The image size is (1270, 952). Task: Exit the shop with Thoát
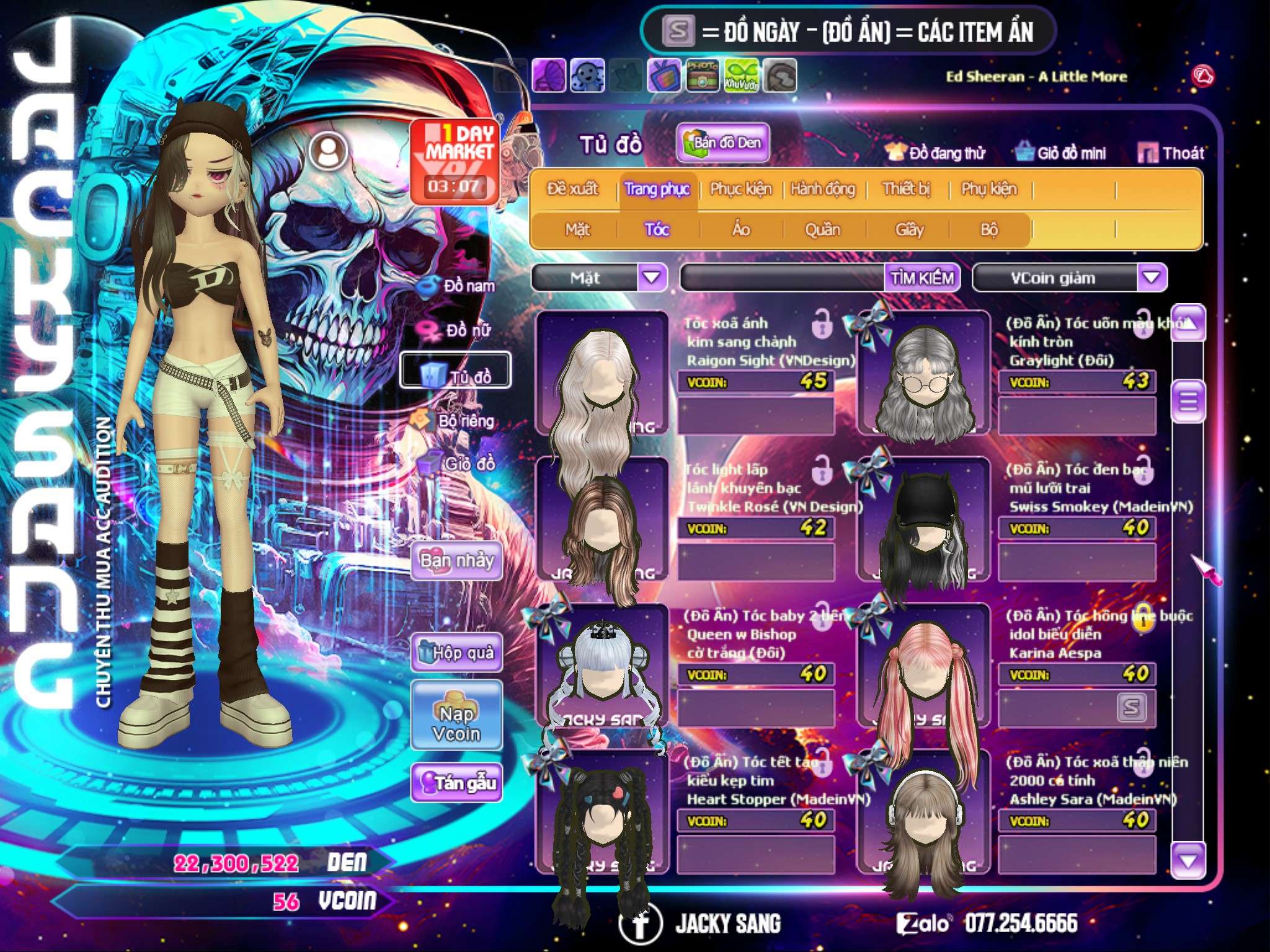[1171, 153]
